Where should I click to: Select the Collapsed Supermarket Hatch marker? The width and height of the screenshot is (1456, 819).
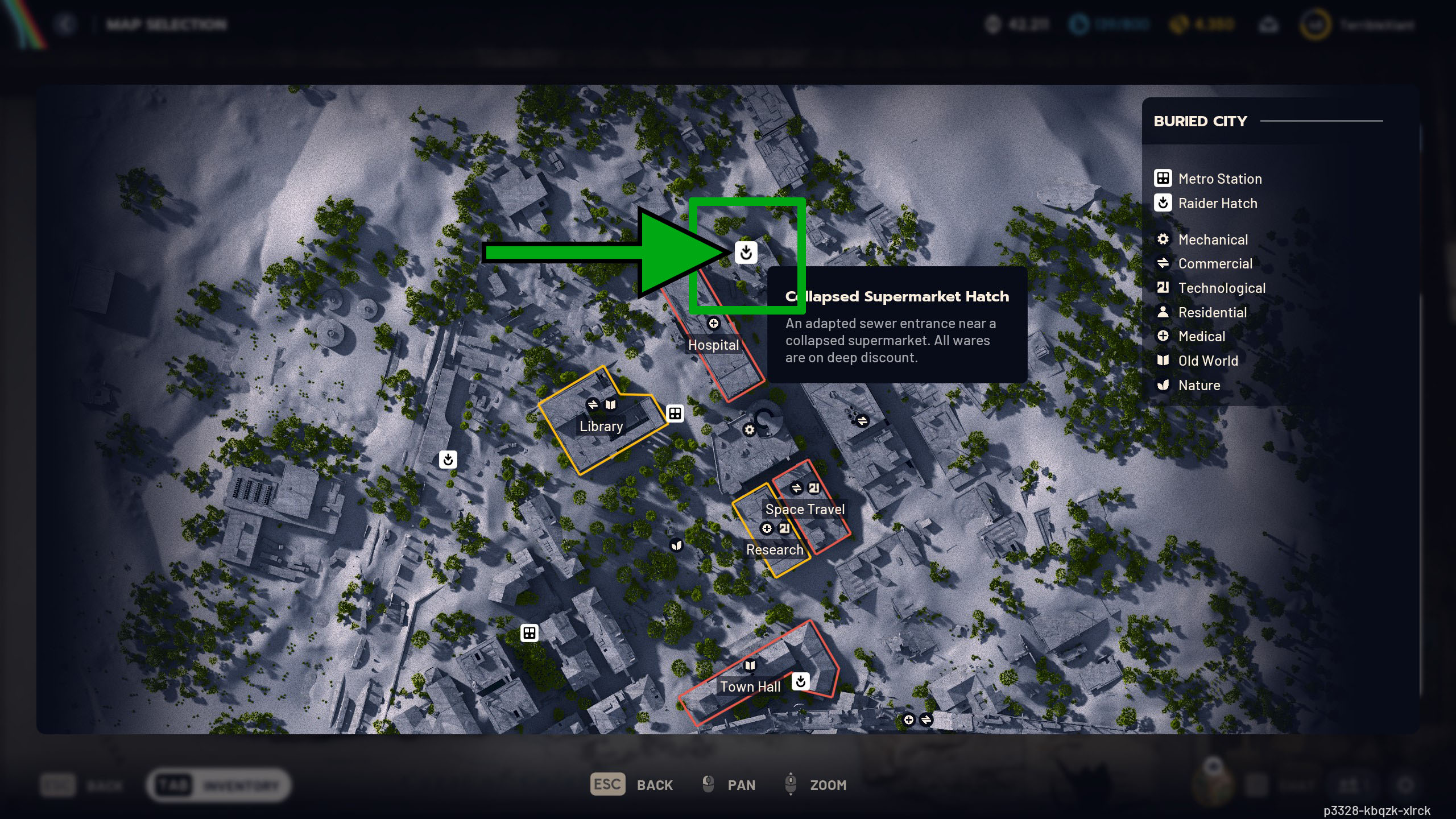[x=746, y=252]
